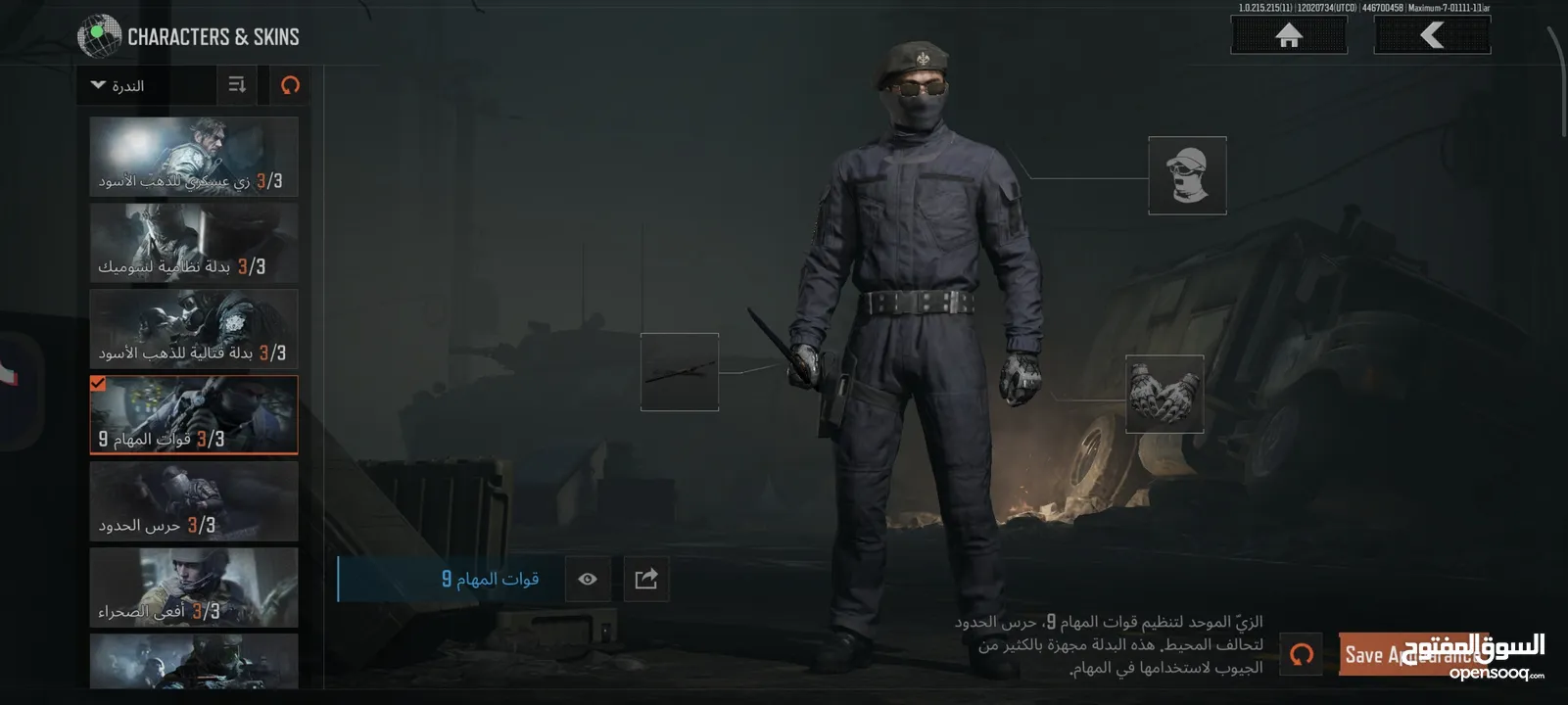The height and width of the screenshot is (705, 1568).
Task: Select the زي عسكري للذهب الأسود skin
Action: [194, 157]
